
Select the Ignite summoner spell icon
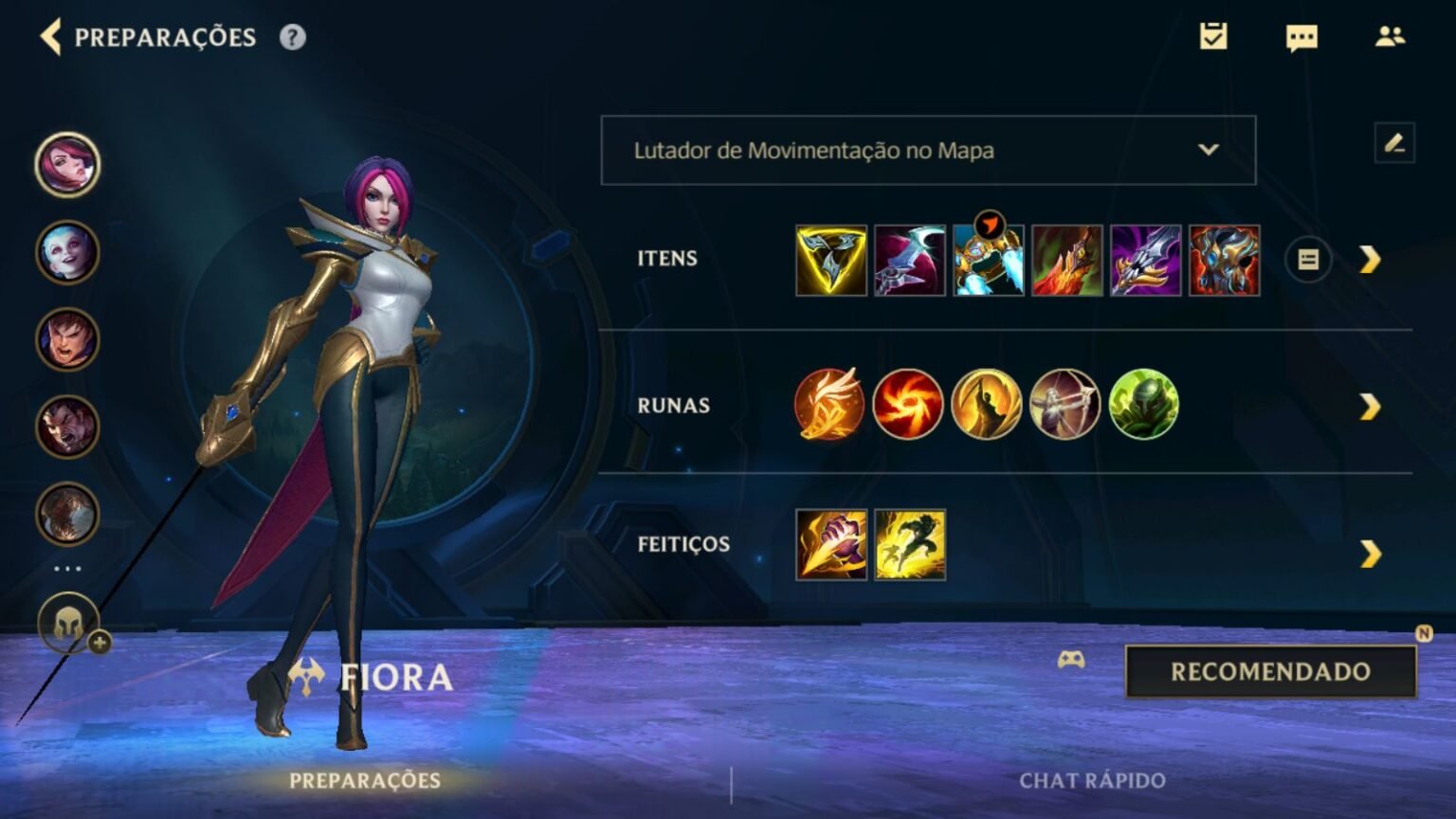point(830,545)
